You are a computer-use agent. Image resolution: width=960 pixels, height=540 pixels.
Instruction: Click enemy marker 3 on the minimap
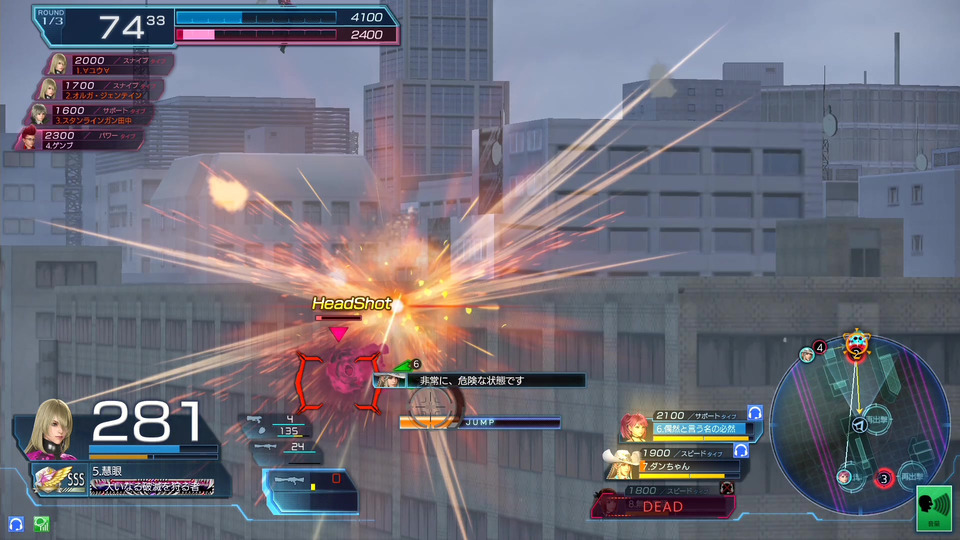coord(884,478)
